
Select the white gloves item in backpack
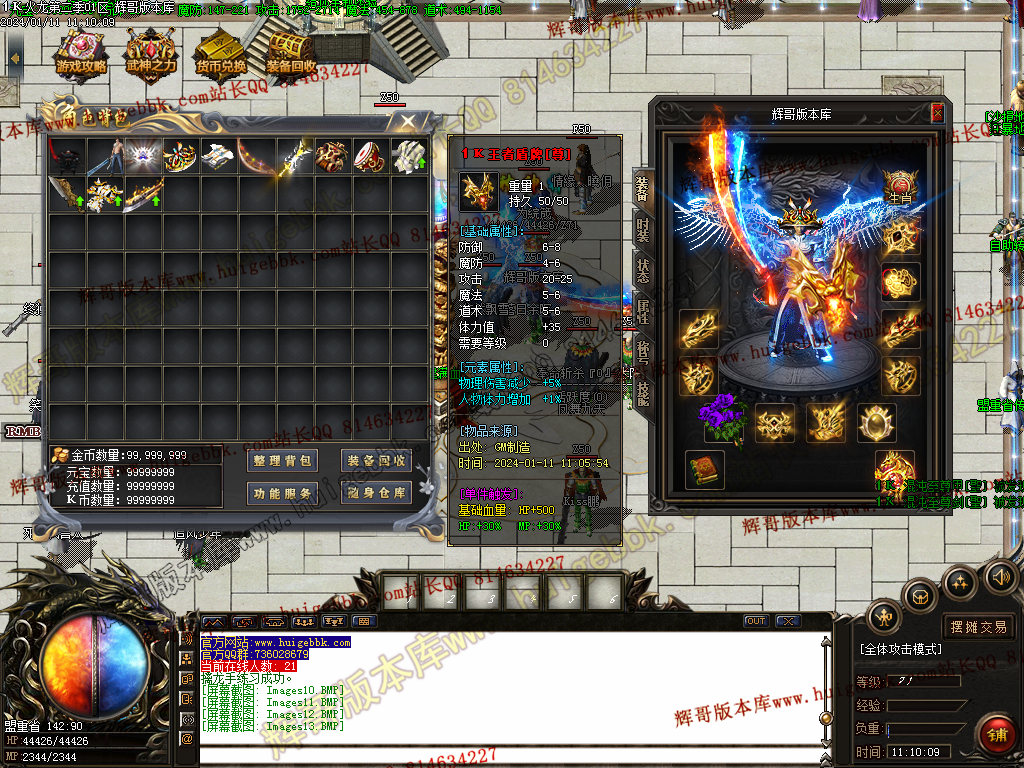click(408, 156)
